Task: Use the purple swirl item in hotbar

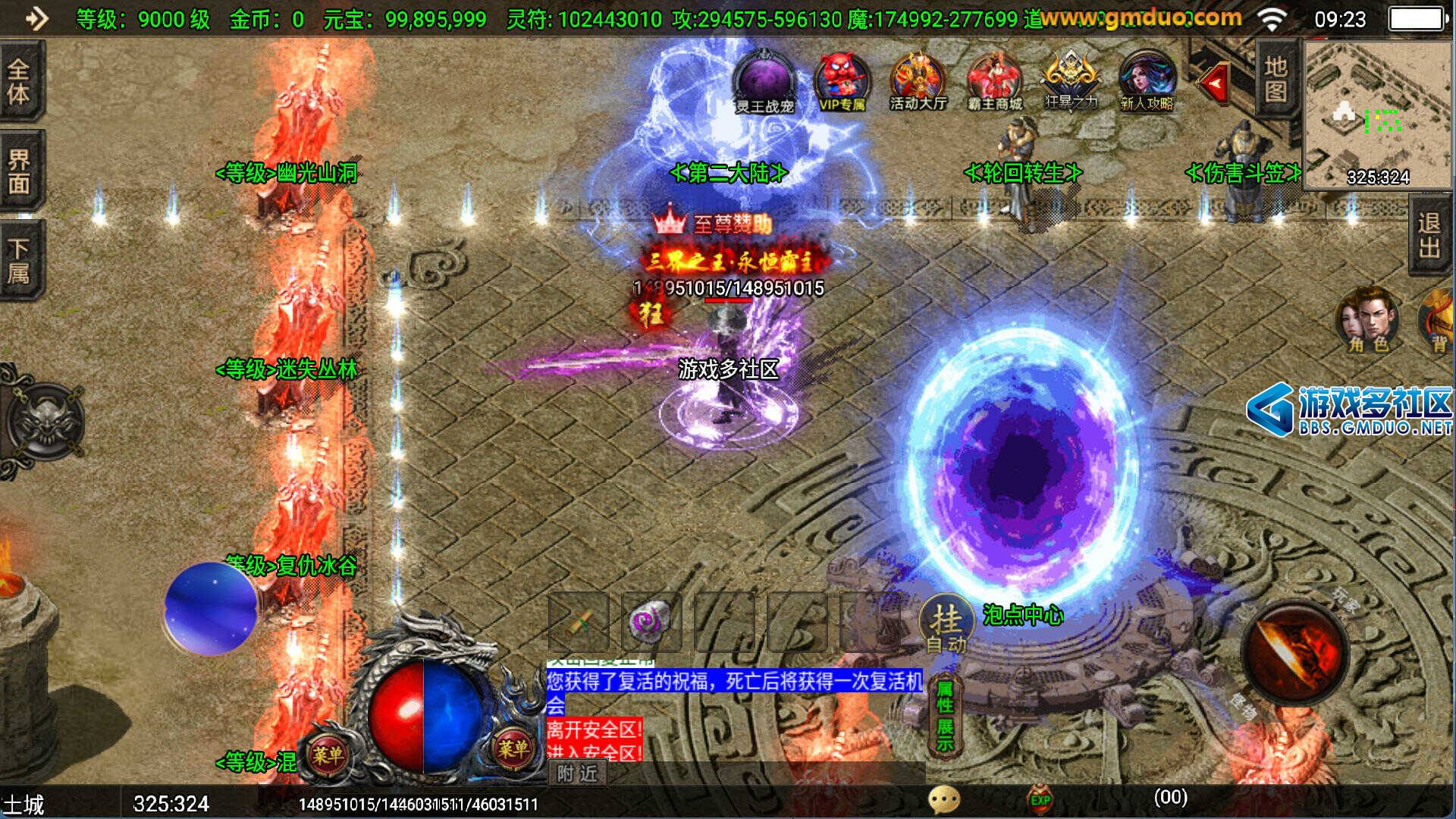Action: click(x=651, y=623)
